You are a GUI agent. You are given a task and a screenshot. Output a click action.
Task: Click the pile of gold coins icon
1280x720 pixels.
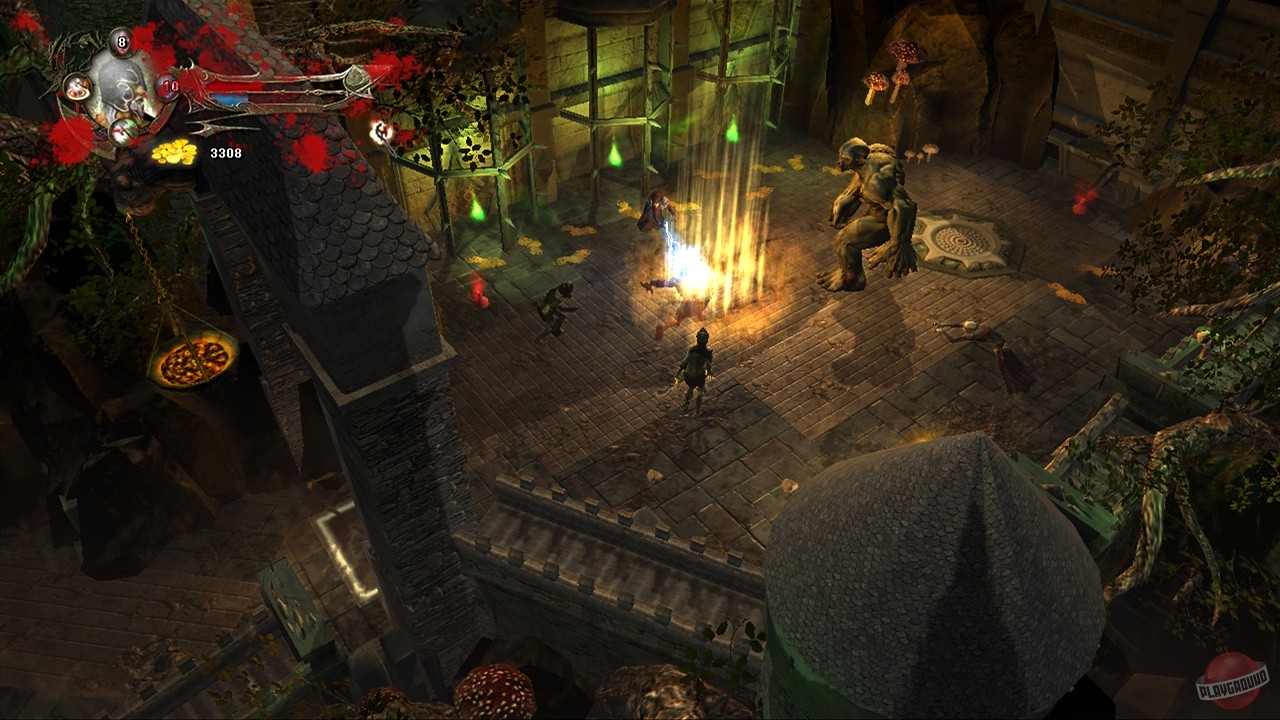click(x=173, y=153)
